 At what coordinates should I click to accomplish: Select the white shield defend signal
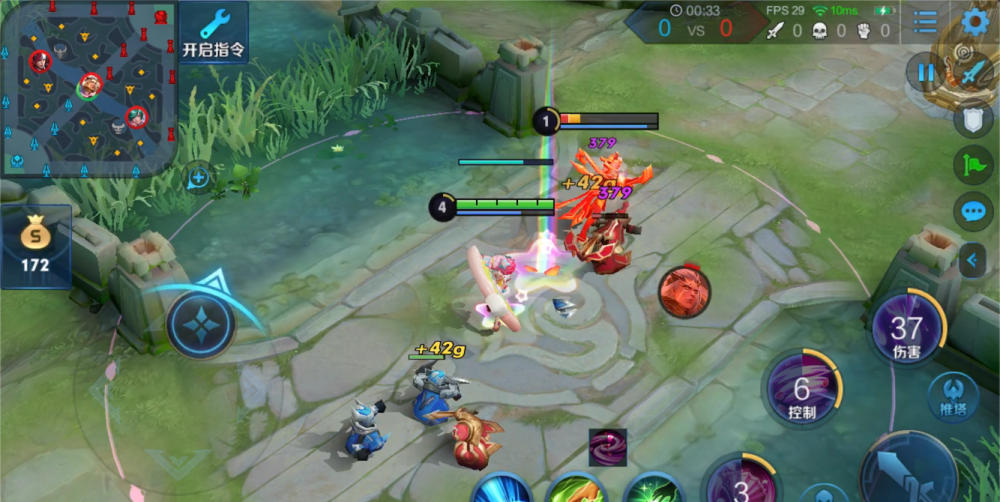[973, 119]
